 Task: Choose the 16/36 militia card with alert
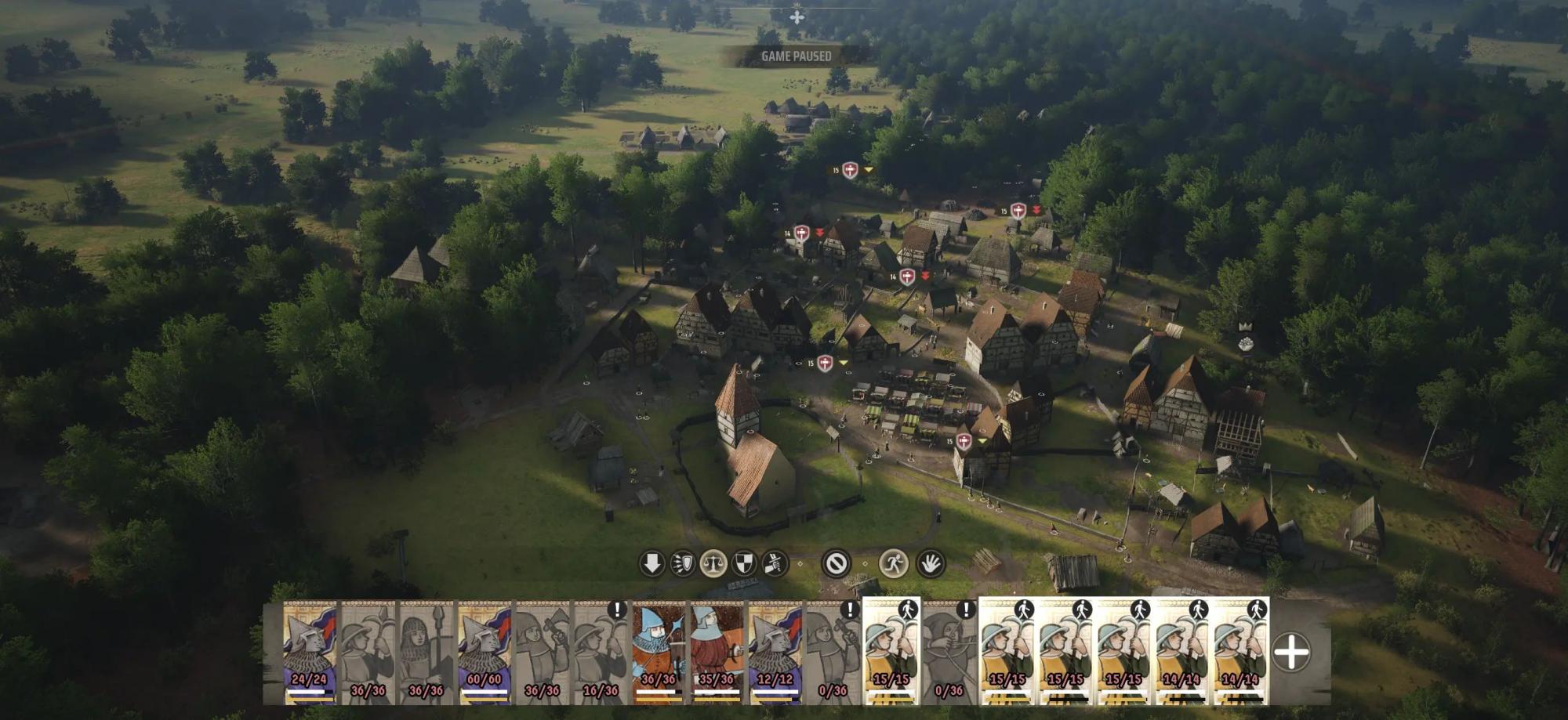coord(601,652)
